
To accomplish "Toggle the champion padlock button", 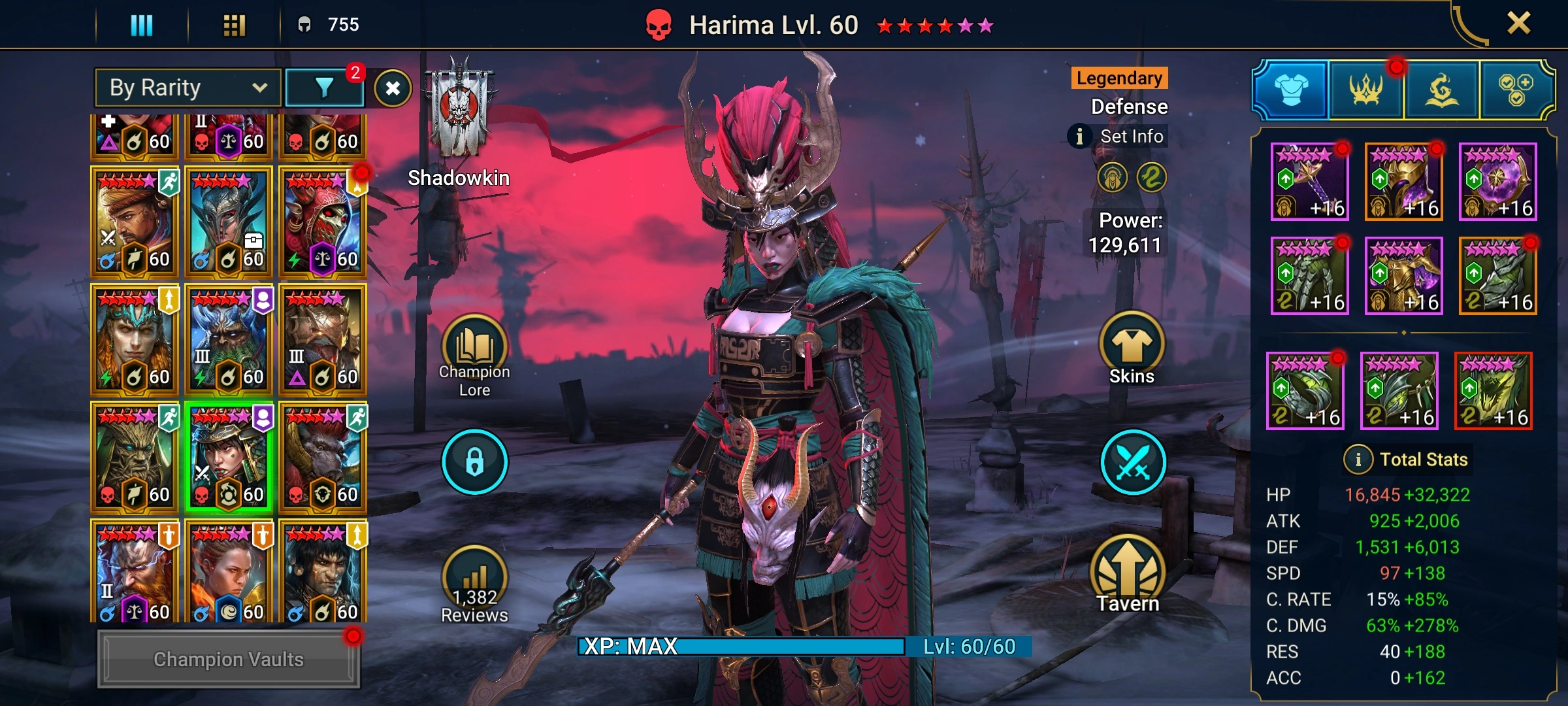I will 474,462.
